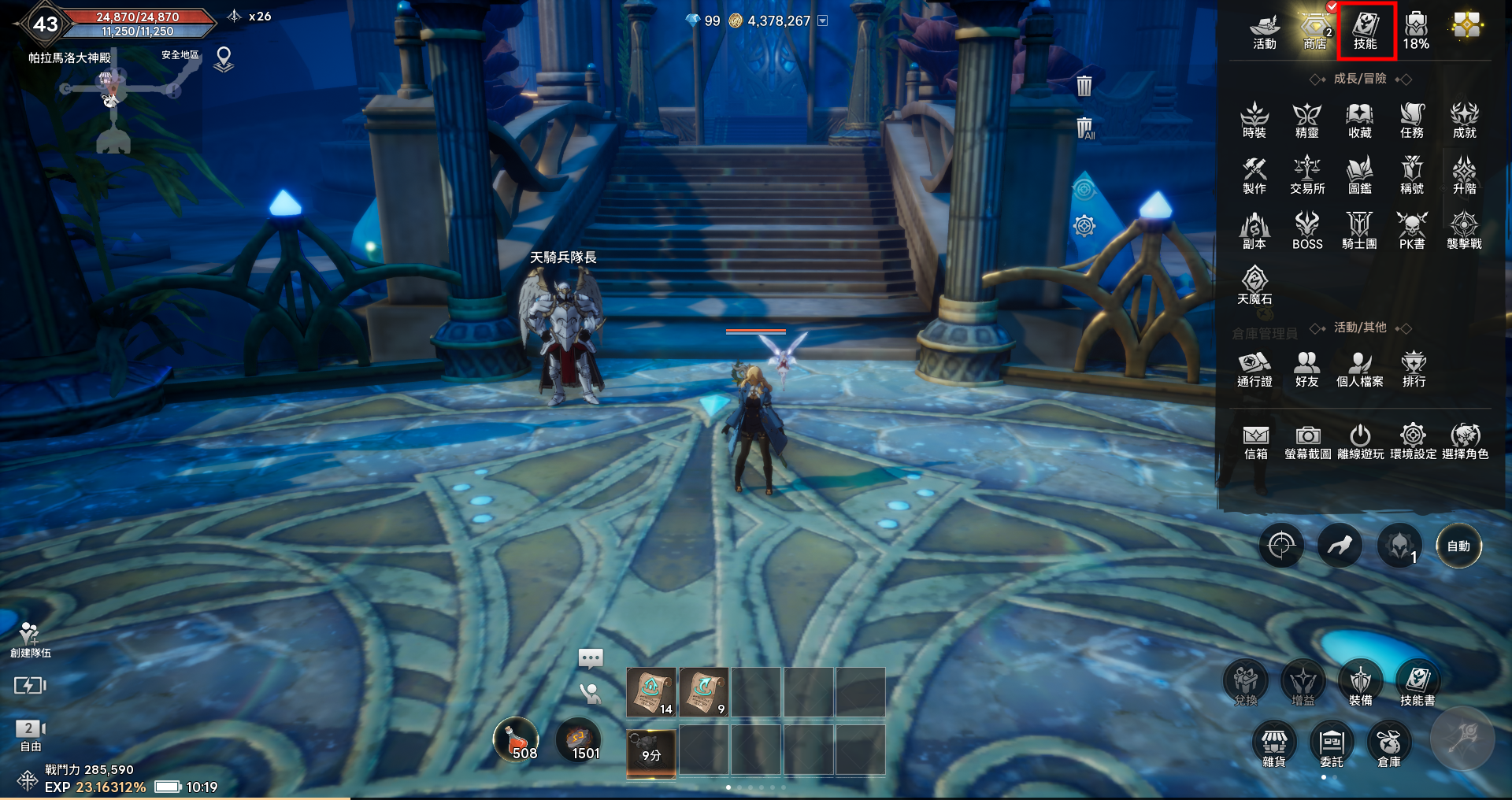Use the red health potion slot

pos(516,741)
